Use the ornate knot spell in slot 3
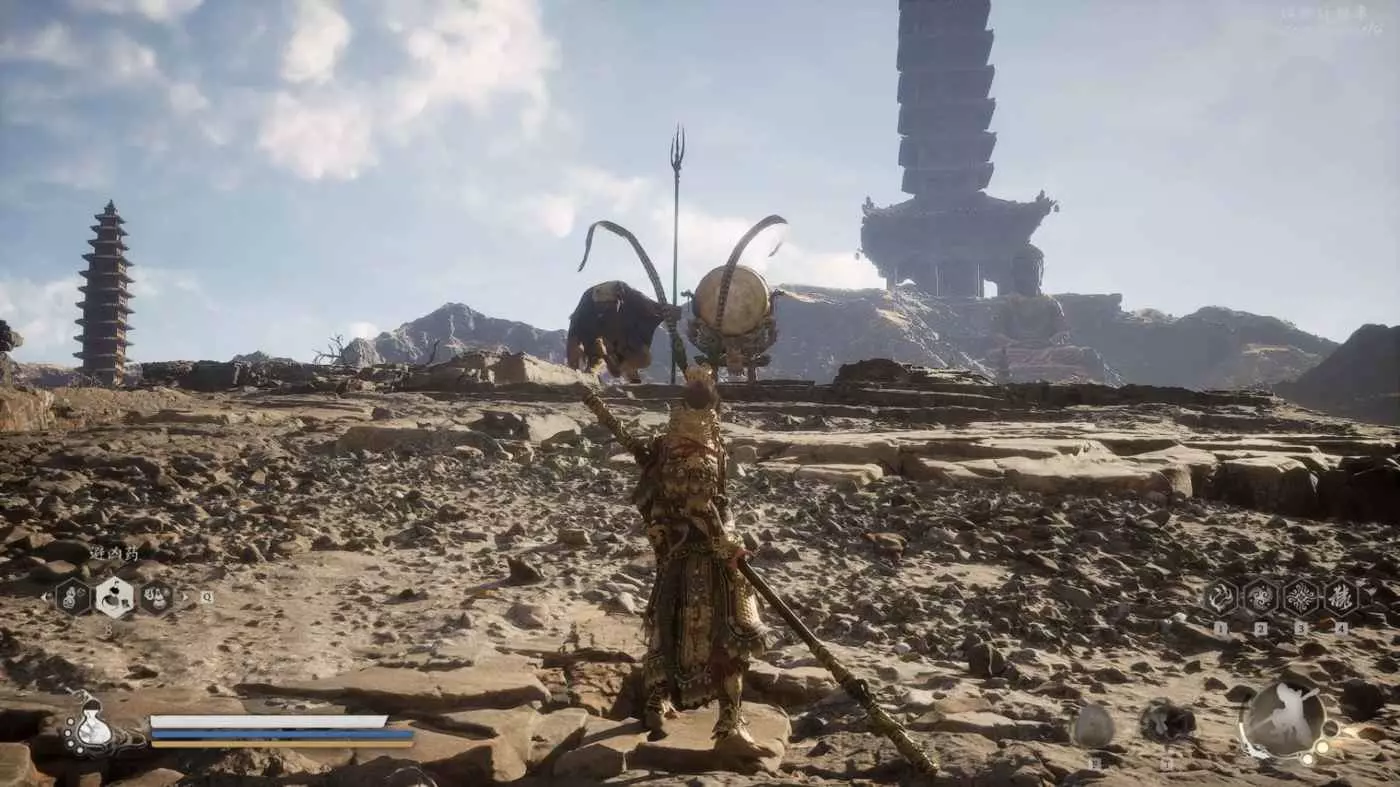Screen dimensions: 1400x787 [1300, 597]
